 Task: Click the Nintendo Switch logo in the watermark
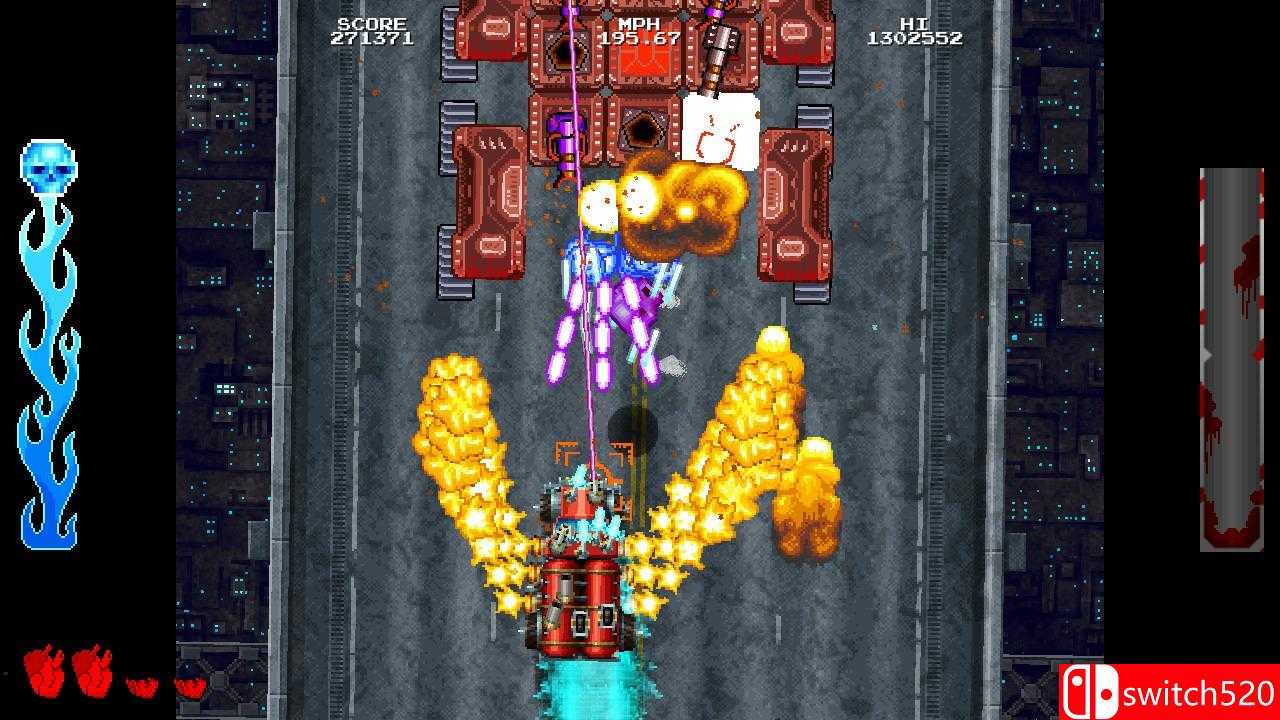(1092, 689)
